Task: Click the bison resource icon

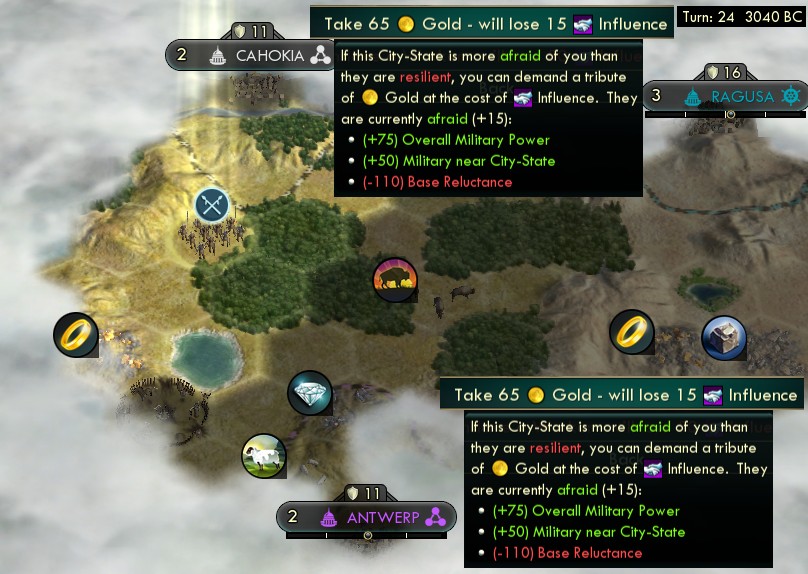Action: 395,281
